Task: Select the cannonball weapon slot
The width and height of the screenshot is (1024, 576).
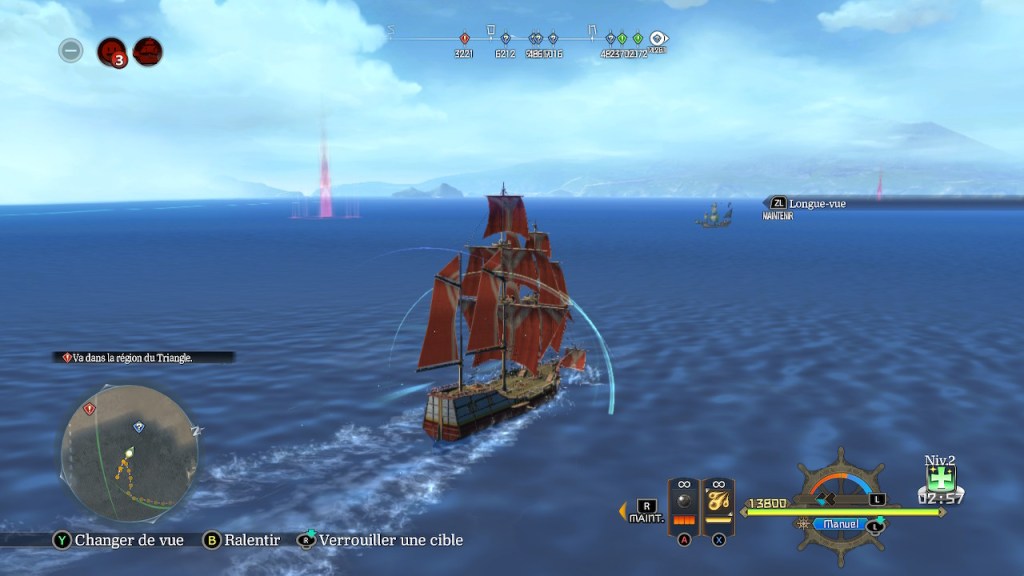Action: [684, 503]
